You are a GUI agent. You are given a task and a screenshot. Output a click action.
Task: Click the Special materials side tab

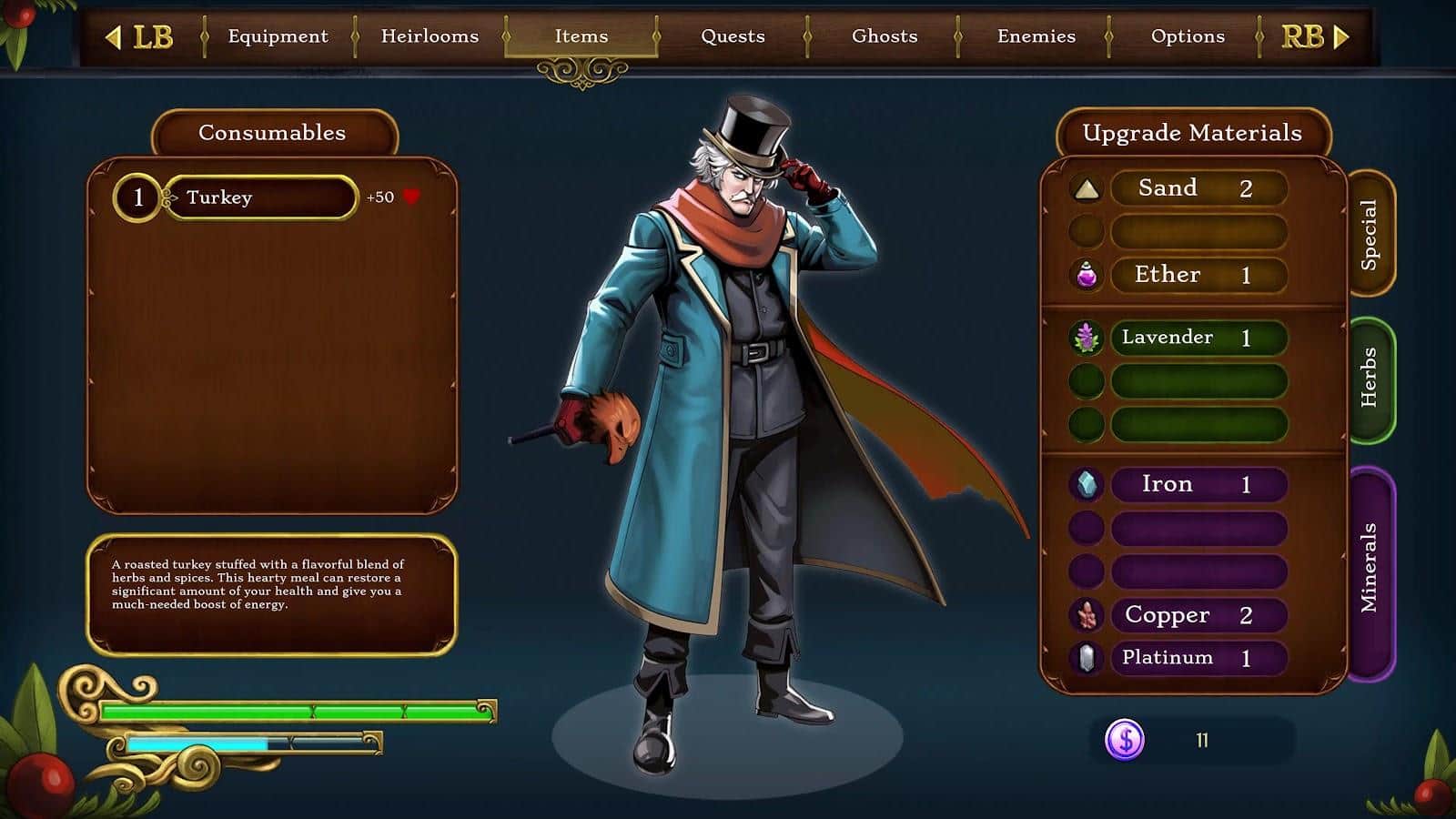click(x=1370, y=234)
